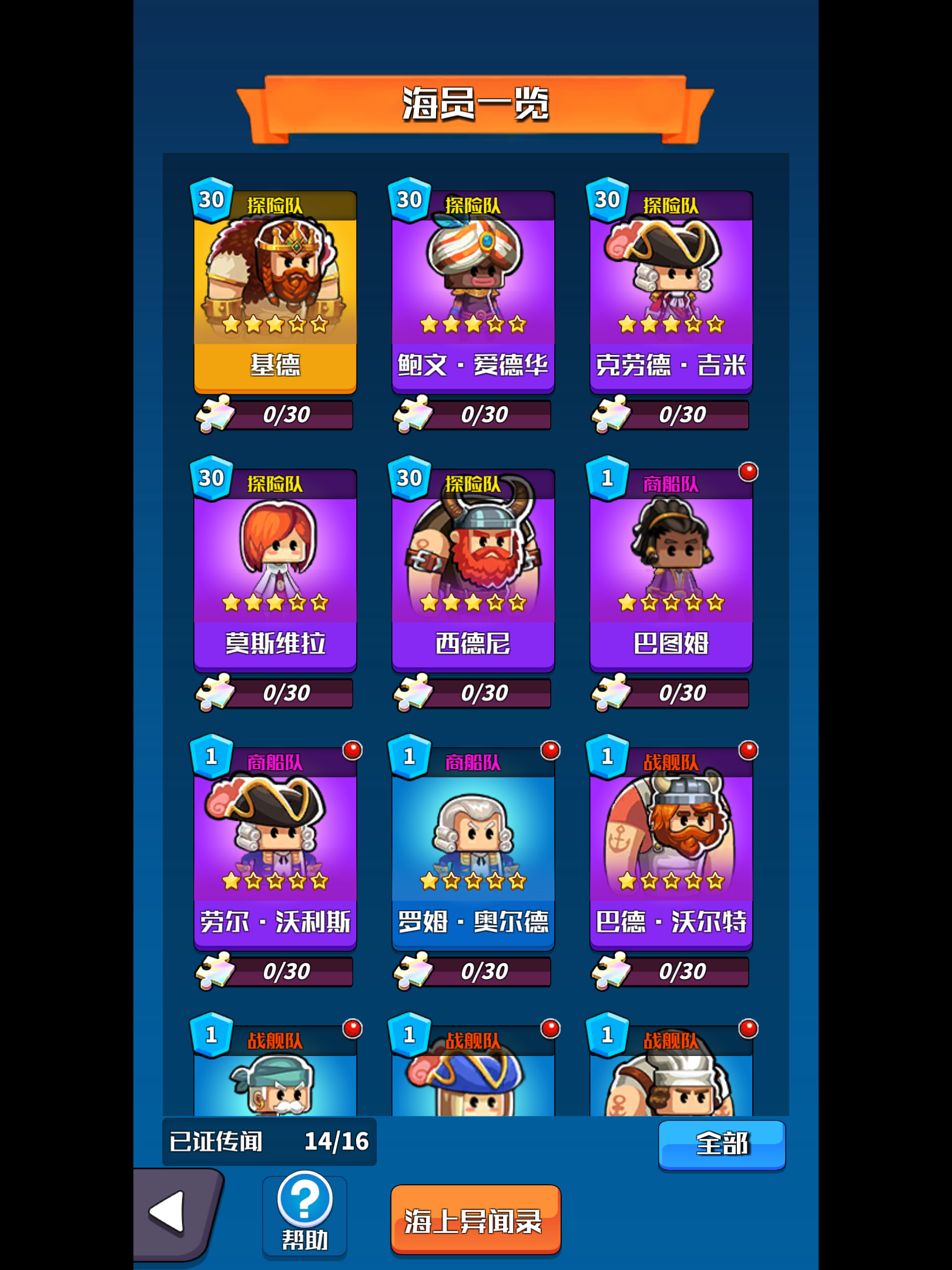952x1270 pixels.
Task: Tap the 已证传闻 14/16 panel
Action: [x=267, y=1141]
